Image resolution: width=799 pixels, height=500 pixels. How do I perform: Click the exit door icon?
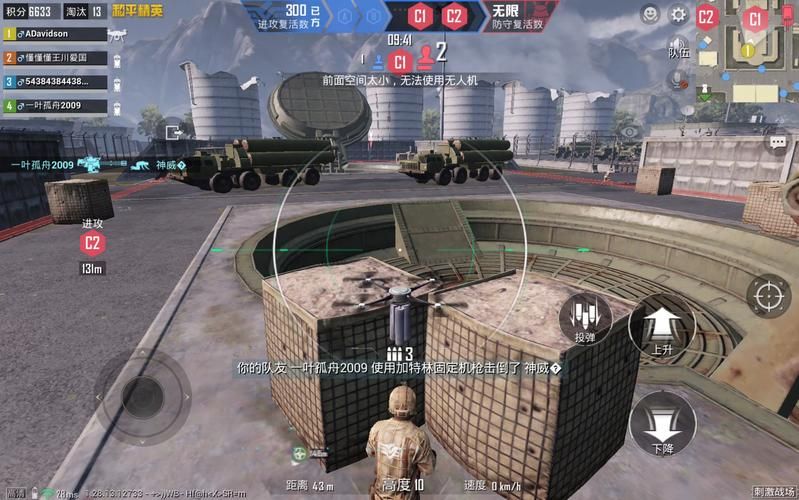point(176,130)
